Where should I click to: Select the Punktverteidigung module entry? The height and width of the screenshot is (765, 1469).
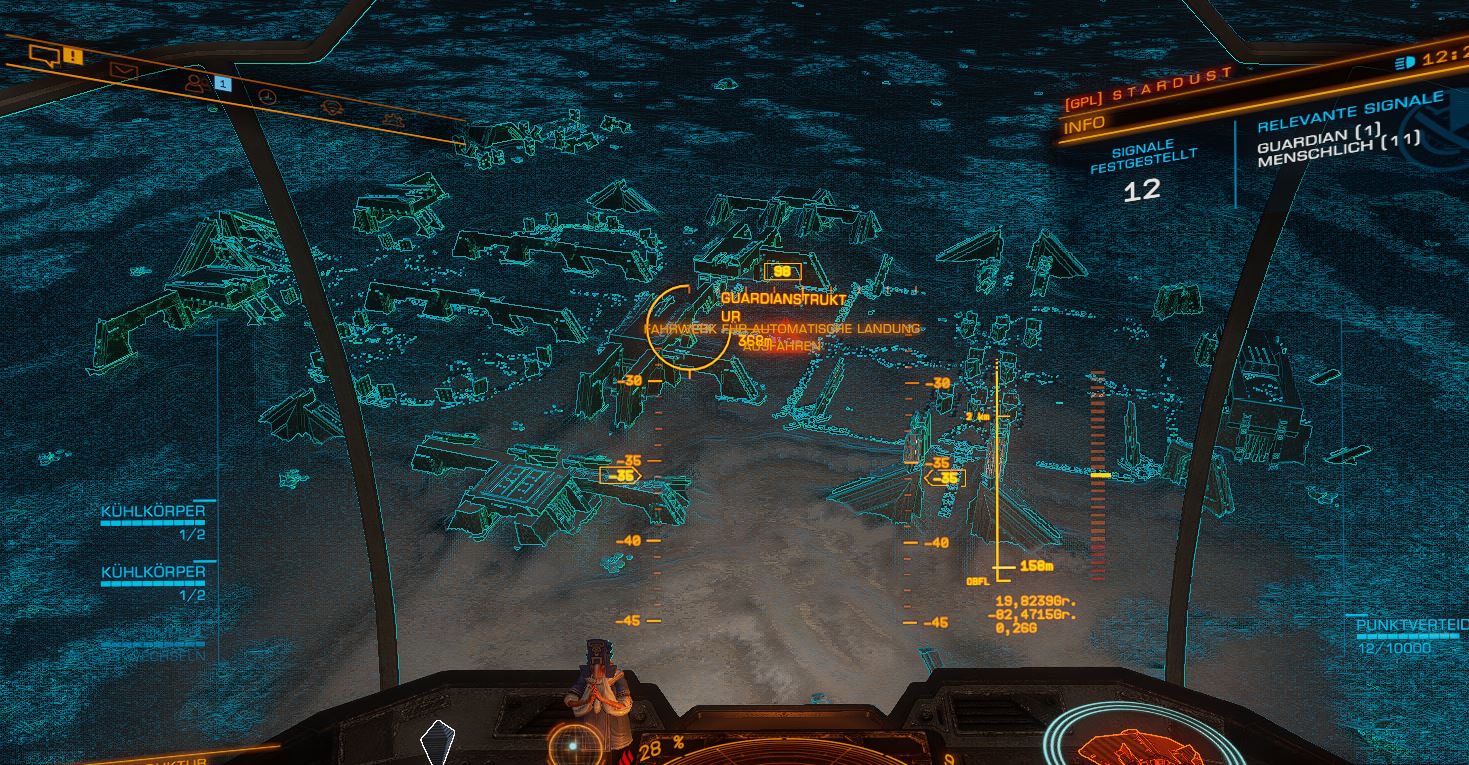coord(1411,627)
